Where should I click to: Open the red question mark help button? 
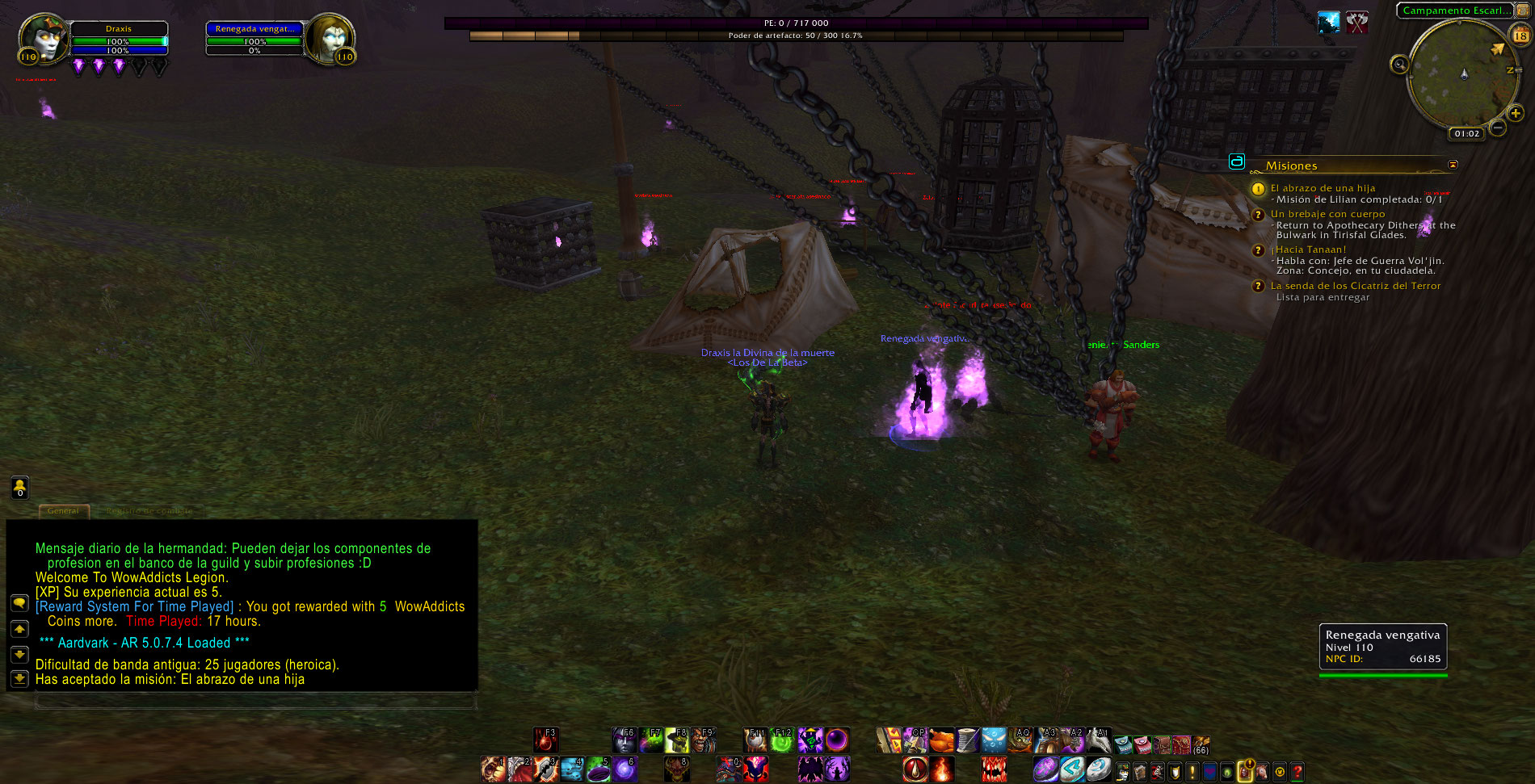(x=1297, y=771)
